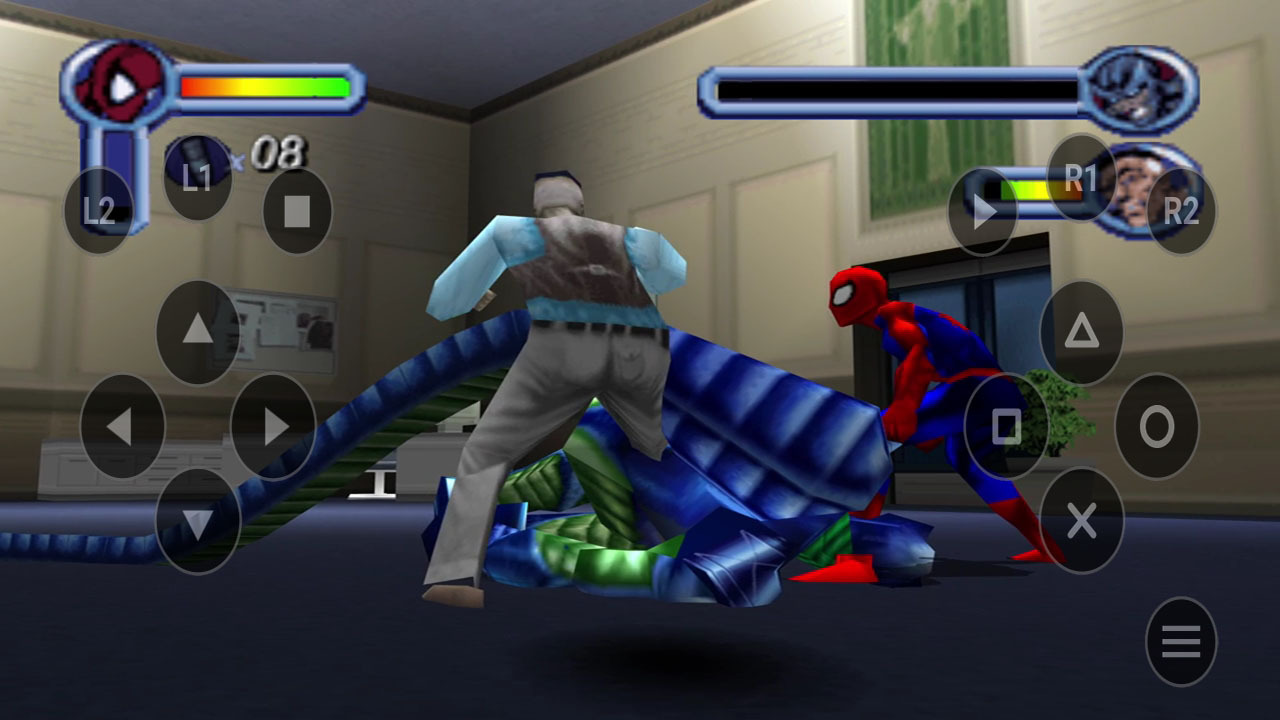Tap the triangle face button
The image size is (1280, 720).
coord(1081,331)
